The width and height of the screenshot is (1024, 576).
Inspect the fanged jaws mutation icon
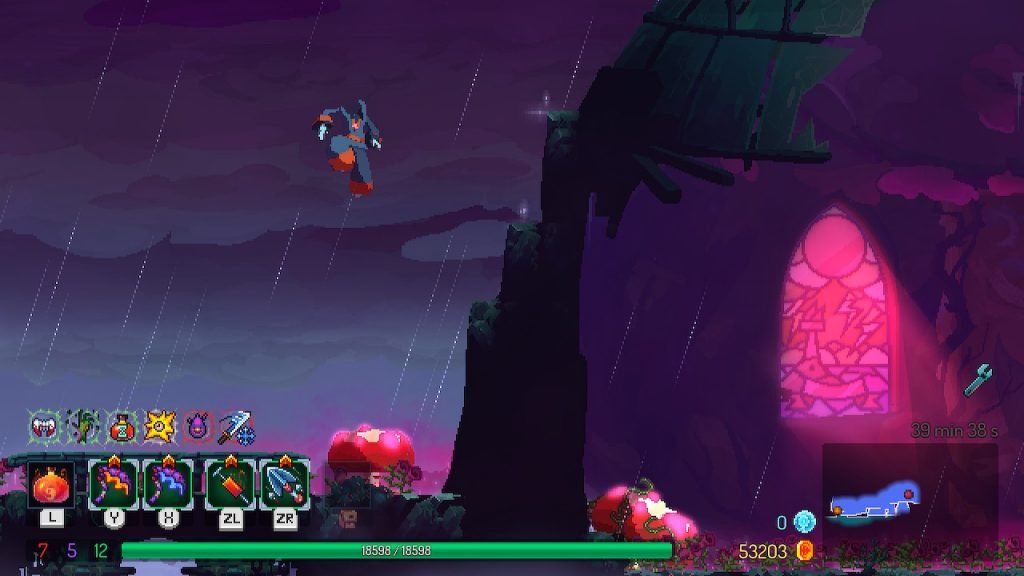coord(44,427)
